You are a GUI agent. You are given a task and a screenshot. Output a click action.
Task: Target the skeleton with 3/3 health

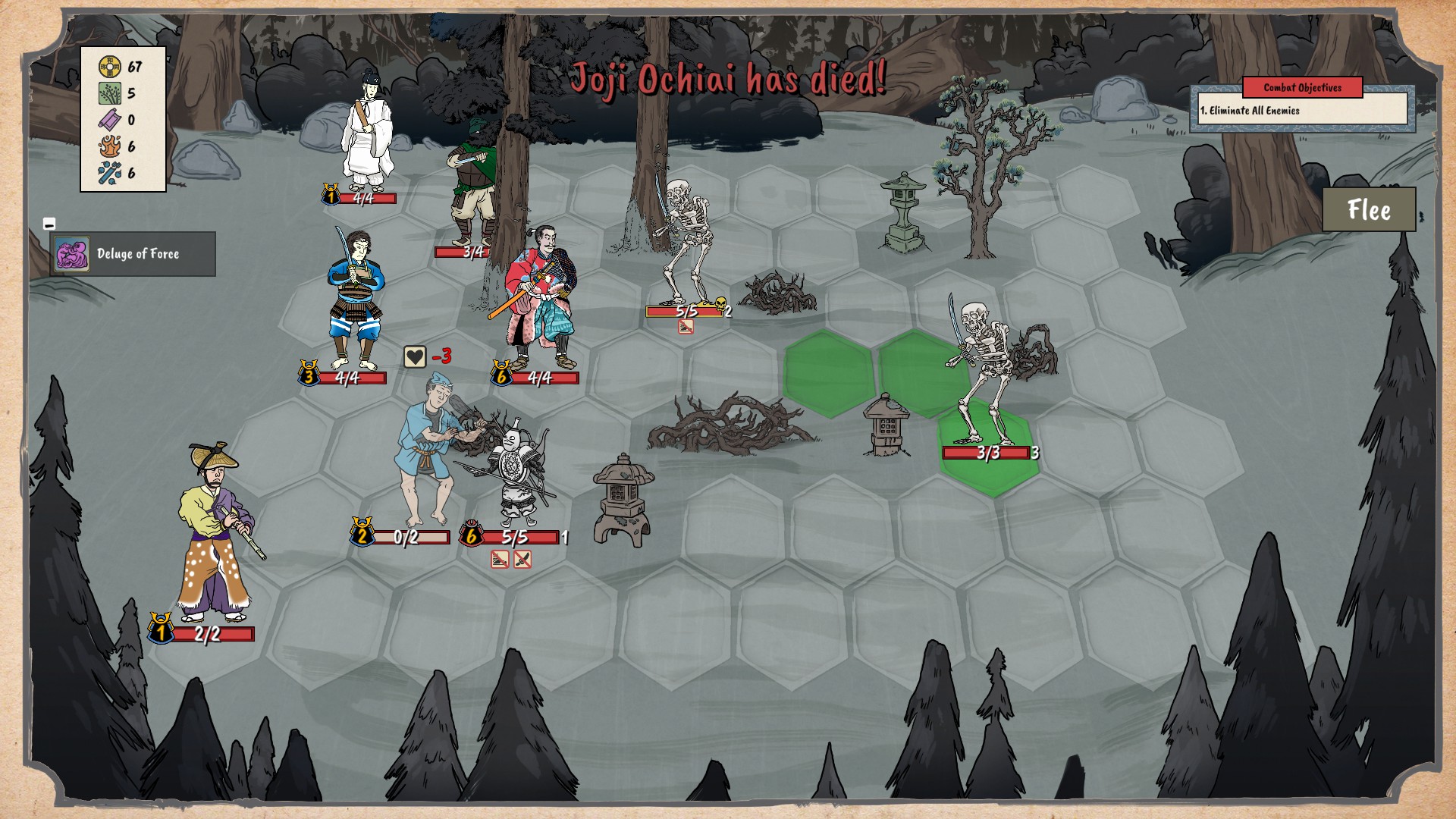(984, 375)
